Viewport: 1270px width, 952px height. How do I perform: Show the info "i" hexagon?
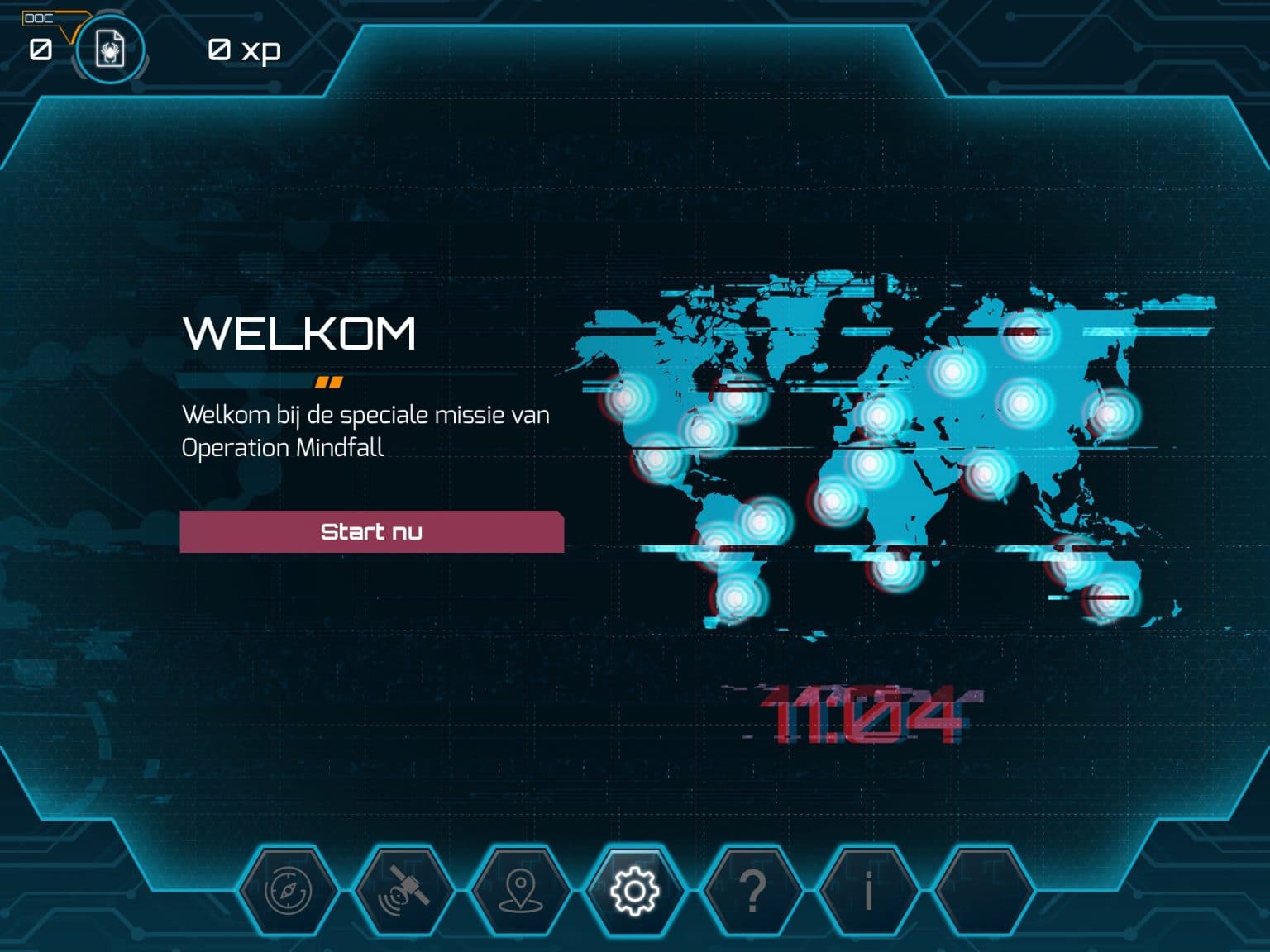click(x=867, y=891)
